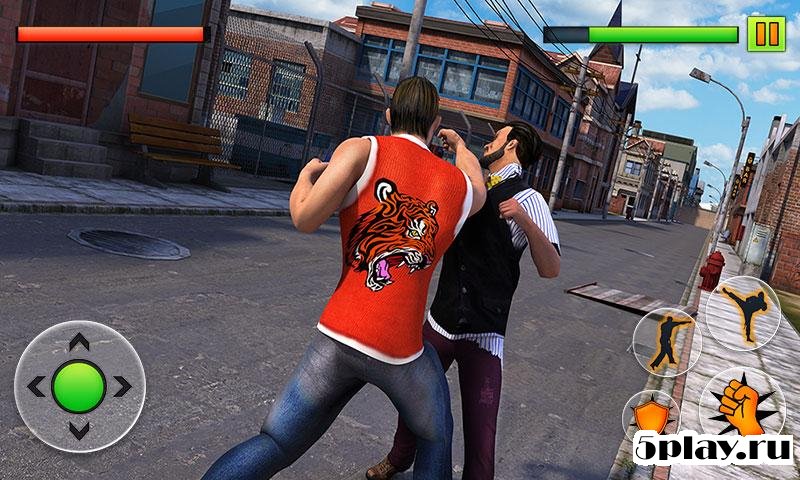Click the joystick's right arrow

(x=122, y=387)
